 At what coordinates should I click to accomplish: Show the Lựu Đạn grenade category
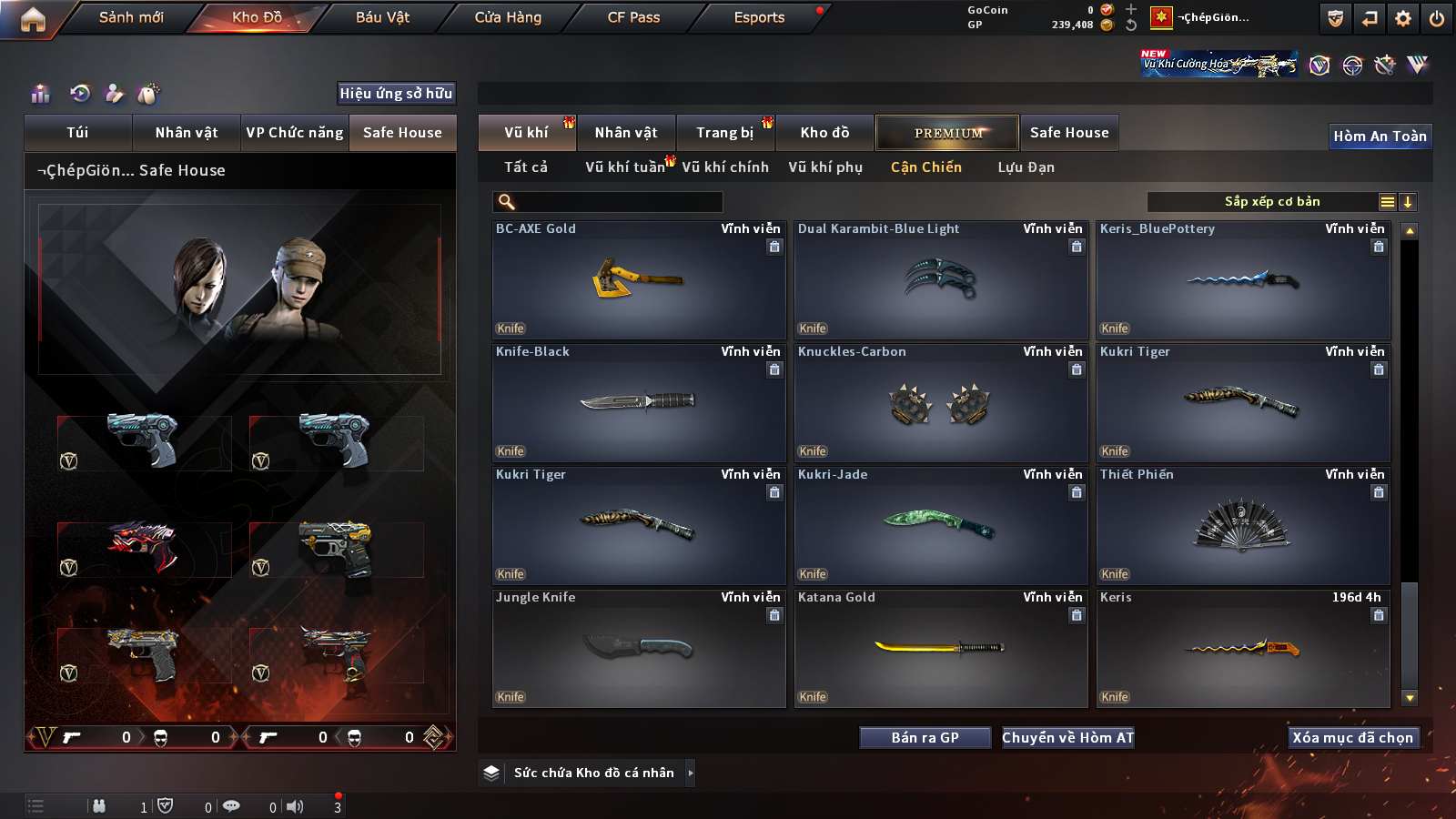(1026, 167)
